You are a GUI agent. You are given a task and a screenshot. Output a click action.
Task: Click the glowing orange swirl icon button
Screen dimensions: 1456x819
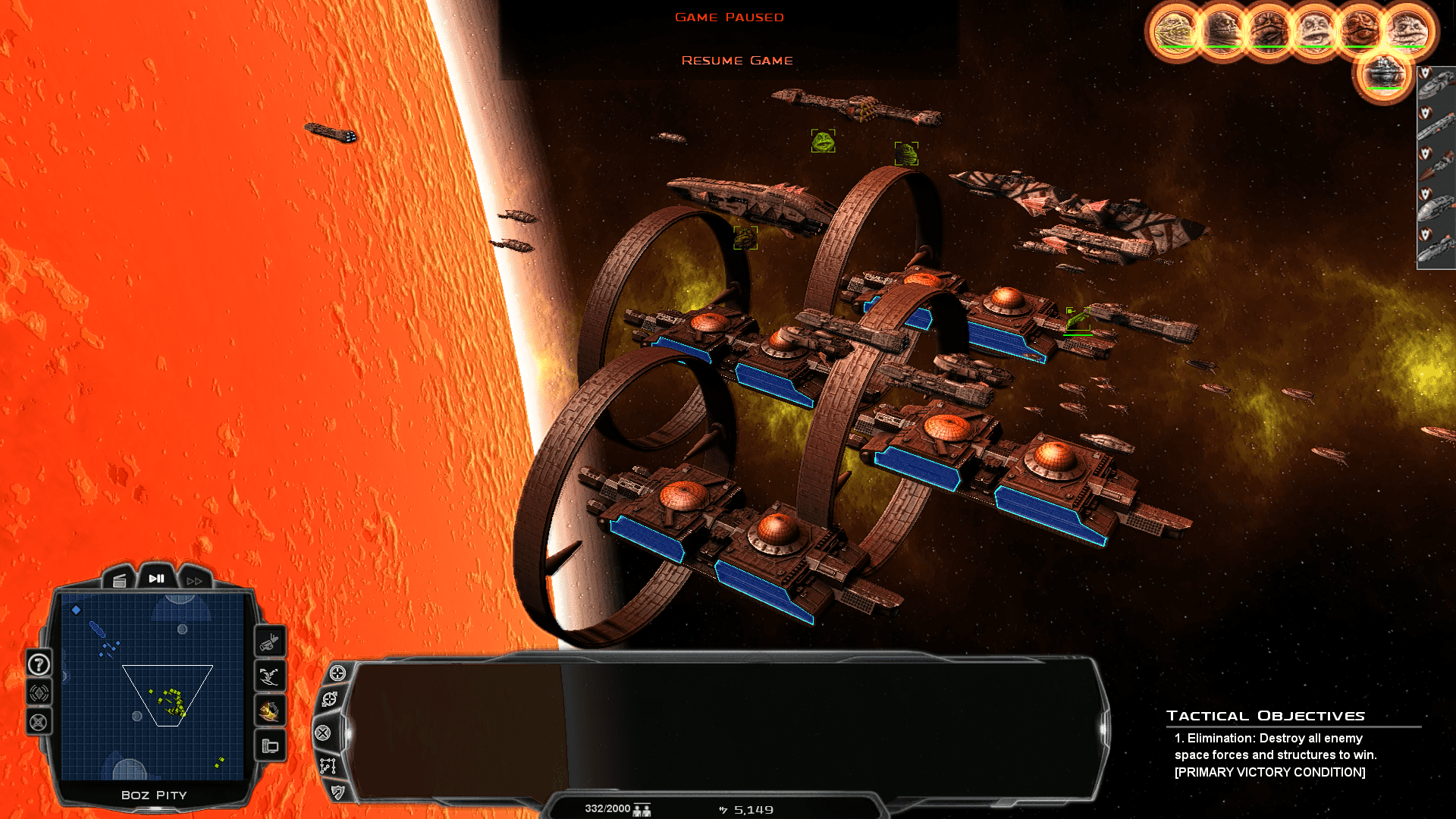269,711
